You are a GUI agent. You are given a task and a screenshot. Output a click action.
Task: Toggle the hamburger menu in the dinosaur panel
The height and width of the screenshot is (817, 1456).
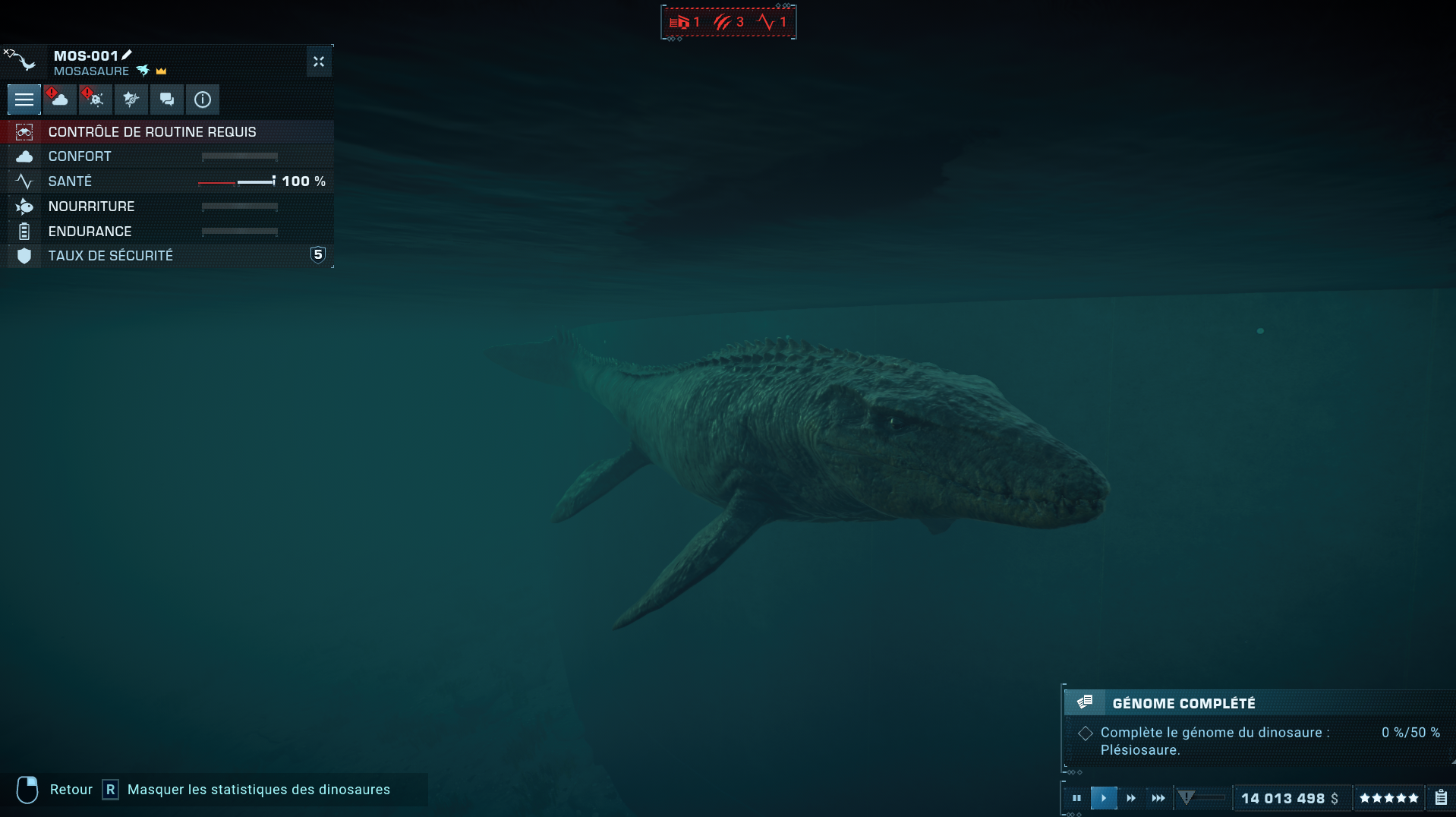[24, 99]
